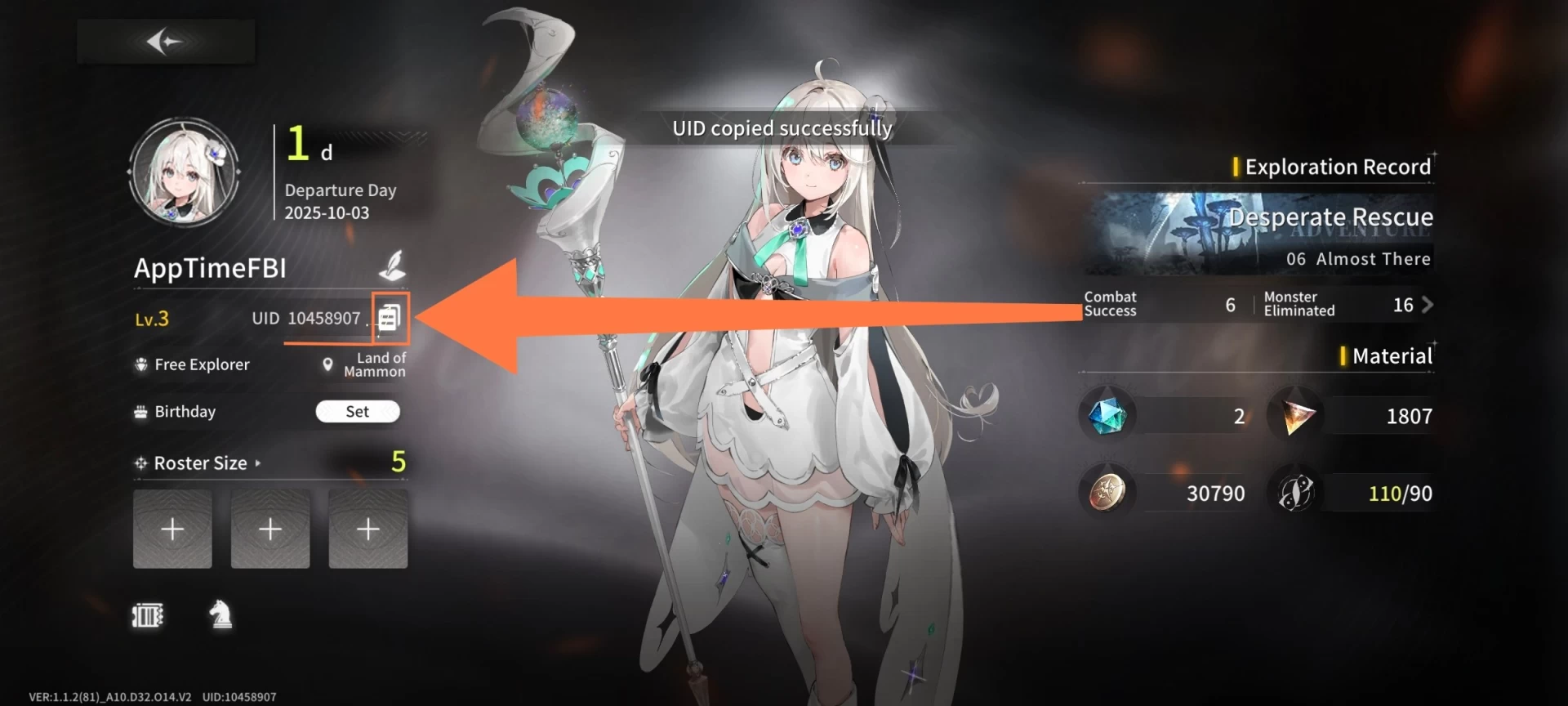This screenshot has width=1568, height=706.
Task: Set the Birthday
Action: pyautogui.click(x=358, y=411)
